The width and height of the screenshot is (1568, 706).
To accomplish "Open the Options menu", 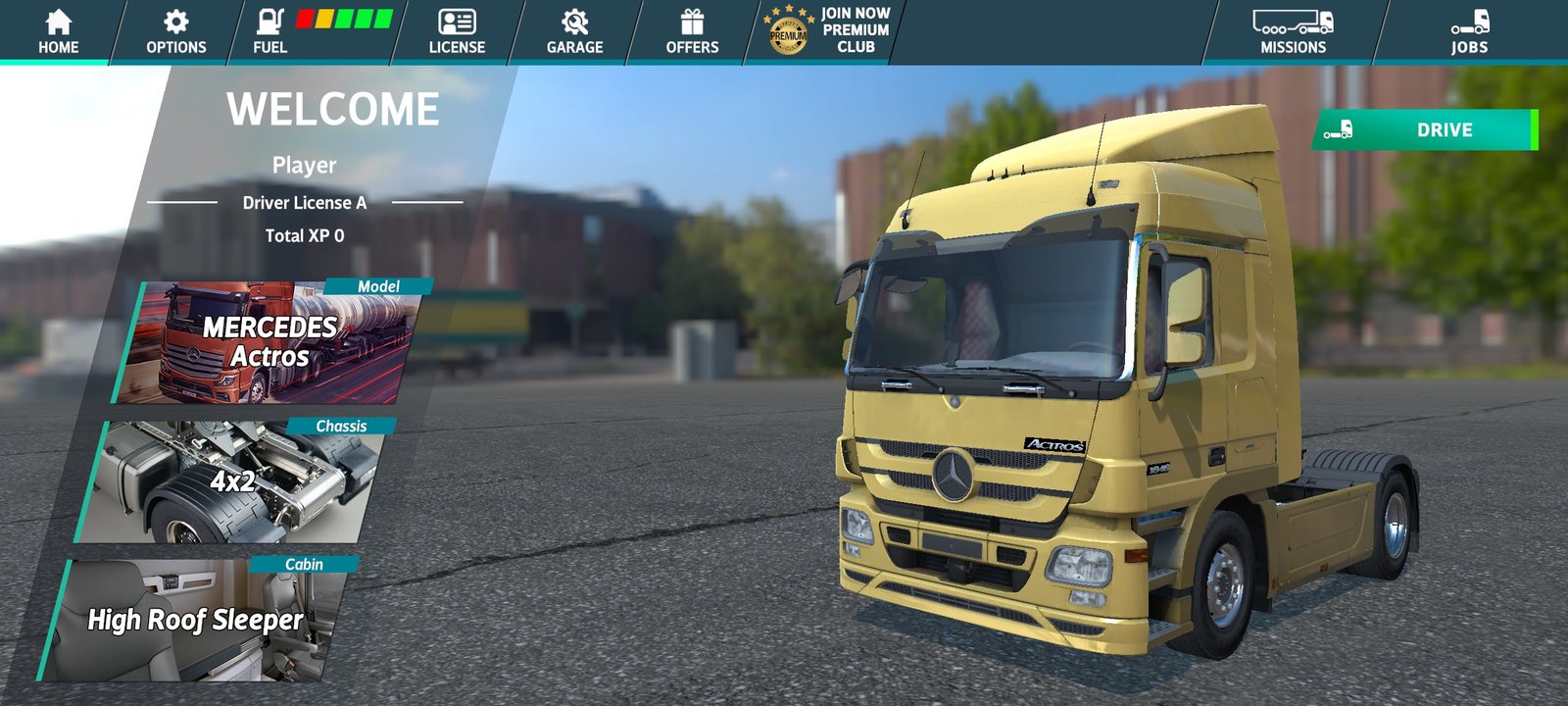I will click(x=176, y=31).
